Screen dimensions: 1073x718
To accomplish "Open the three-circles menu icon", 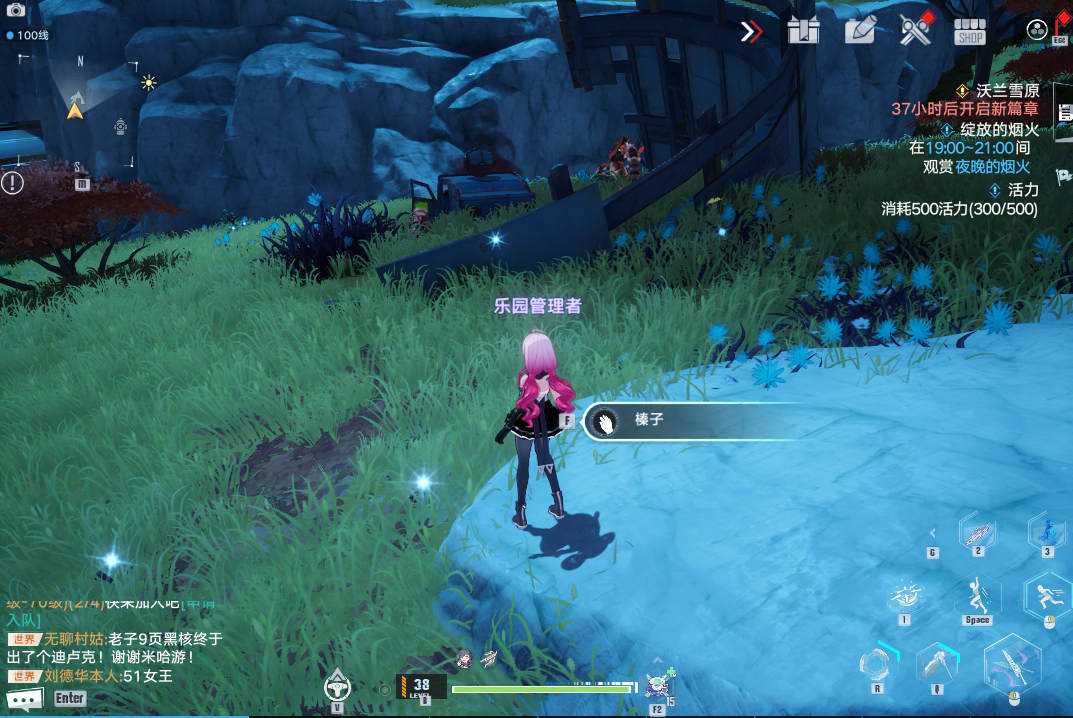I will click(1036, 31).
